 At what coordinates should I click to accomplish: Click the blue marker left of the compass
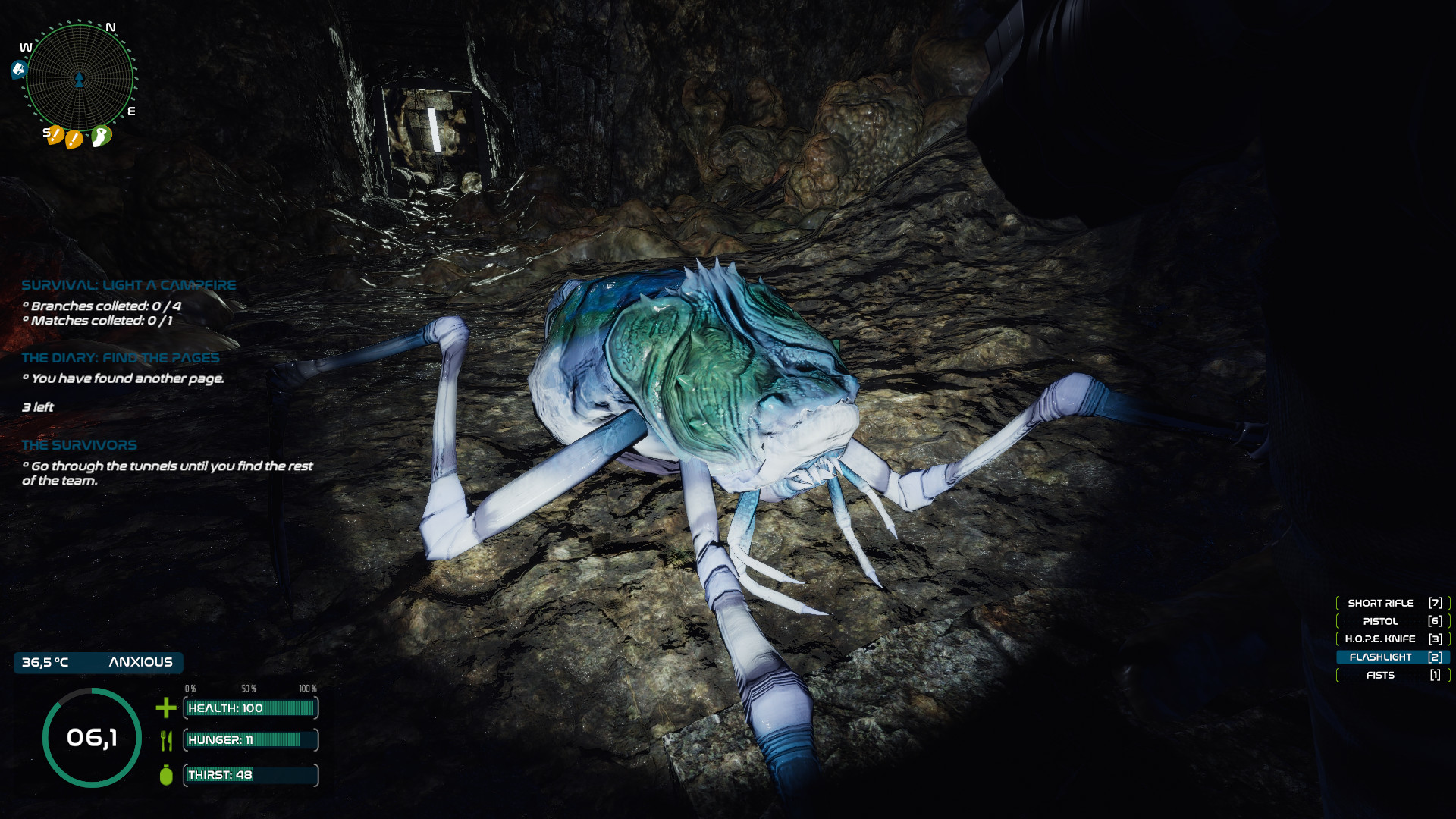click(19, 71)
